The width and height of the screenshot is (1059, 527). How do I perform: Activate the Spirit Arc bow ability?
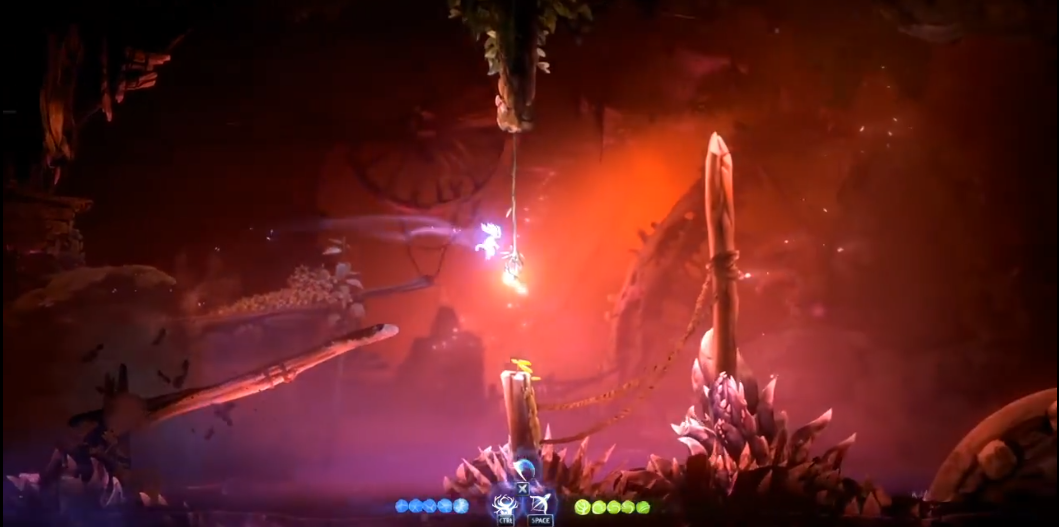pos(541,502)
